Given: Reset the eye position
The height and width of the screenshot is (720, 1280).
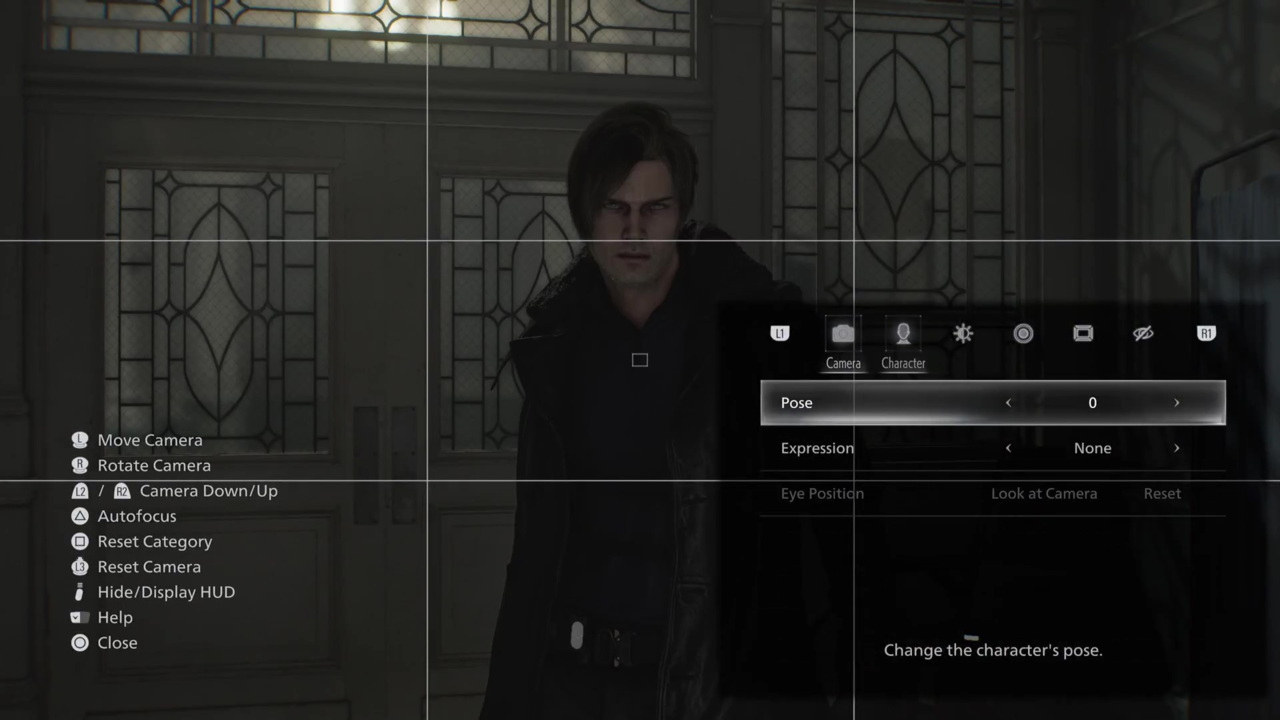Looking at the screenshot, I should pyautogui.click(x=1162, y=494).
